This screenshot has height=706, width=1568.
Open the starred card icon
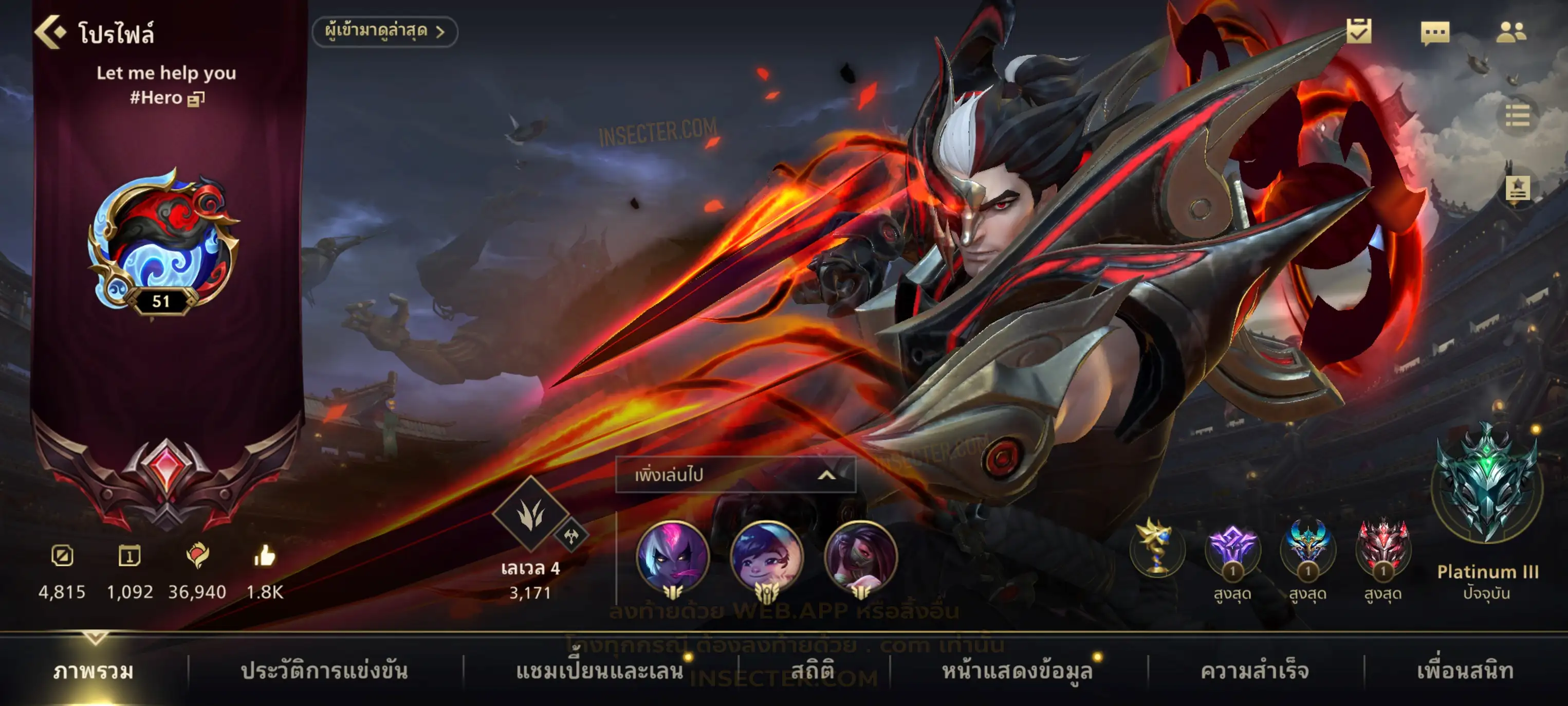tap(1518, 189)
